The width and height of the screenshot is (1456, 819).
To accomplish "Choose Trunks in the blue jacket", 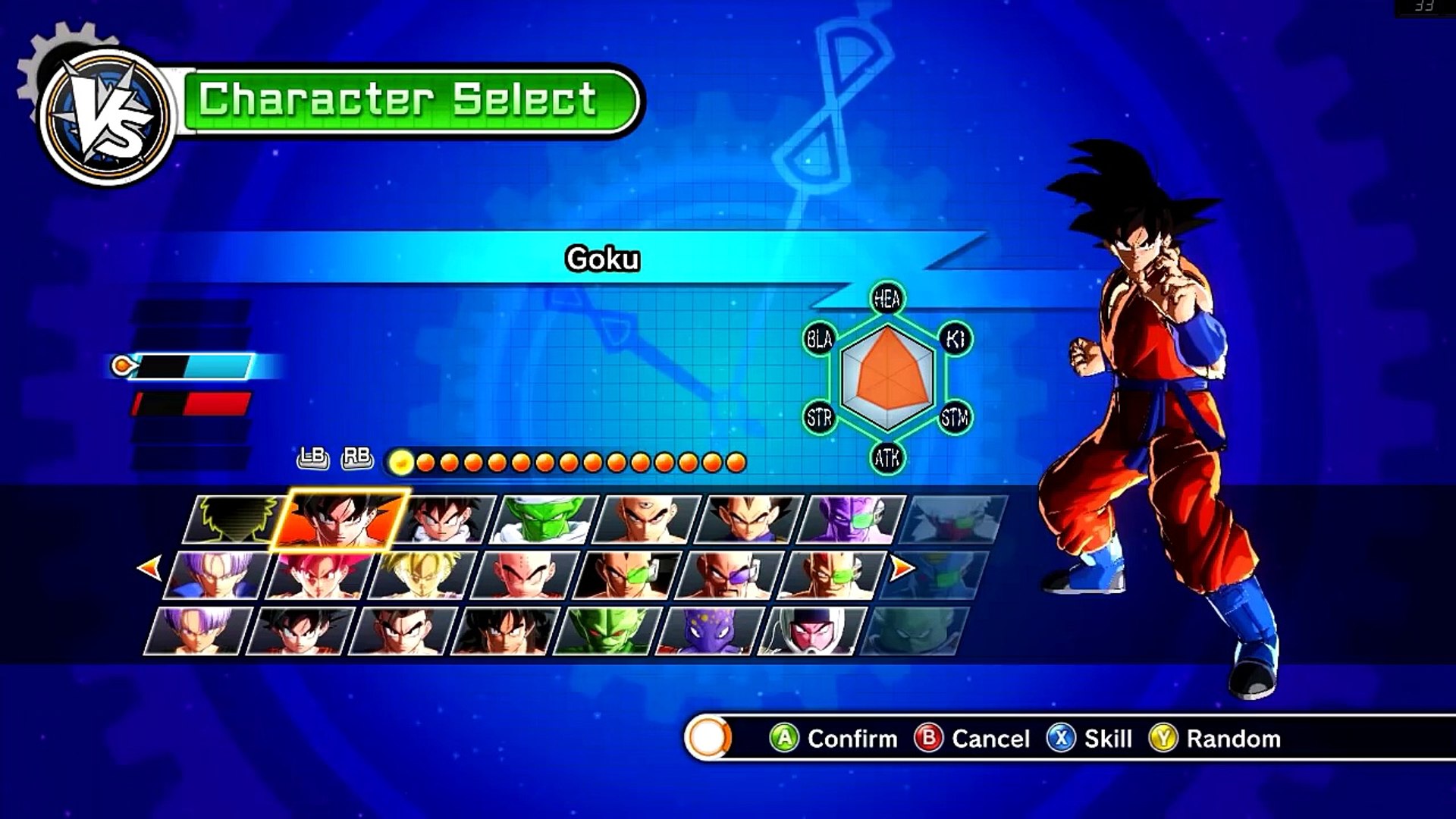I will click(x=215, y=576).
